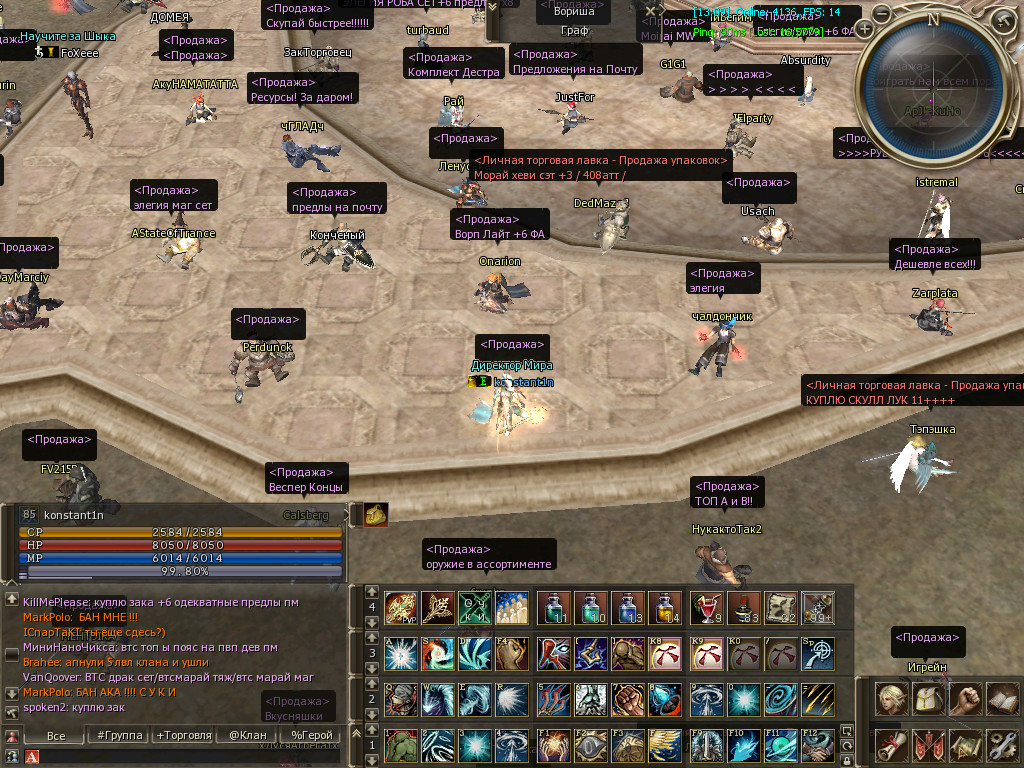Open the clan banners menu icon
This screenshot has height=768, width=1024.
(x=929, y=744)
